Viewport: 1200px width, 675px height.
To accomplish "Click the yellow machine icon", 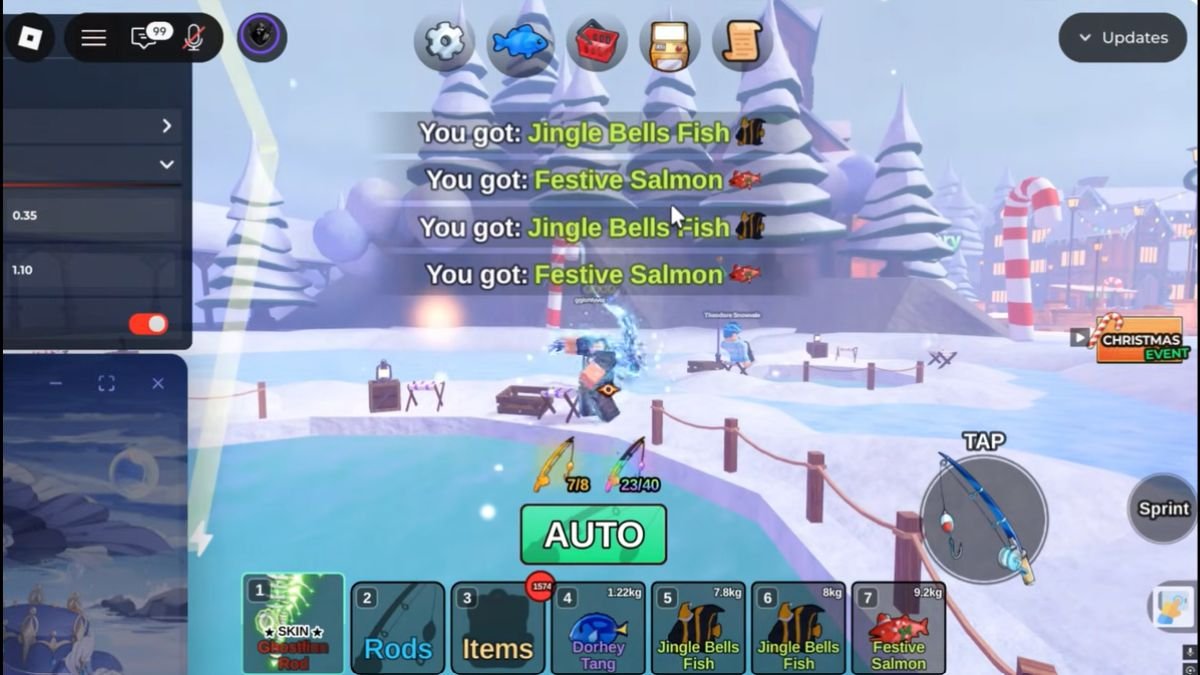I will point(669,42).
